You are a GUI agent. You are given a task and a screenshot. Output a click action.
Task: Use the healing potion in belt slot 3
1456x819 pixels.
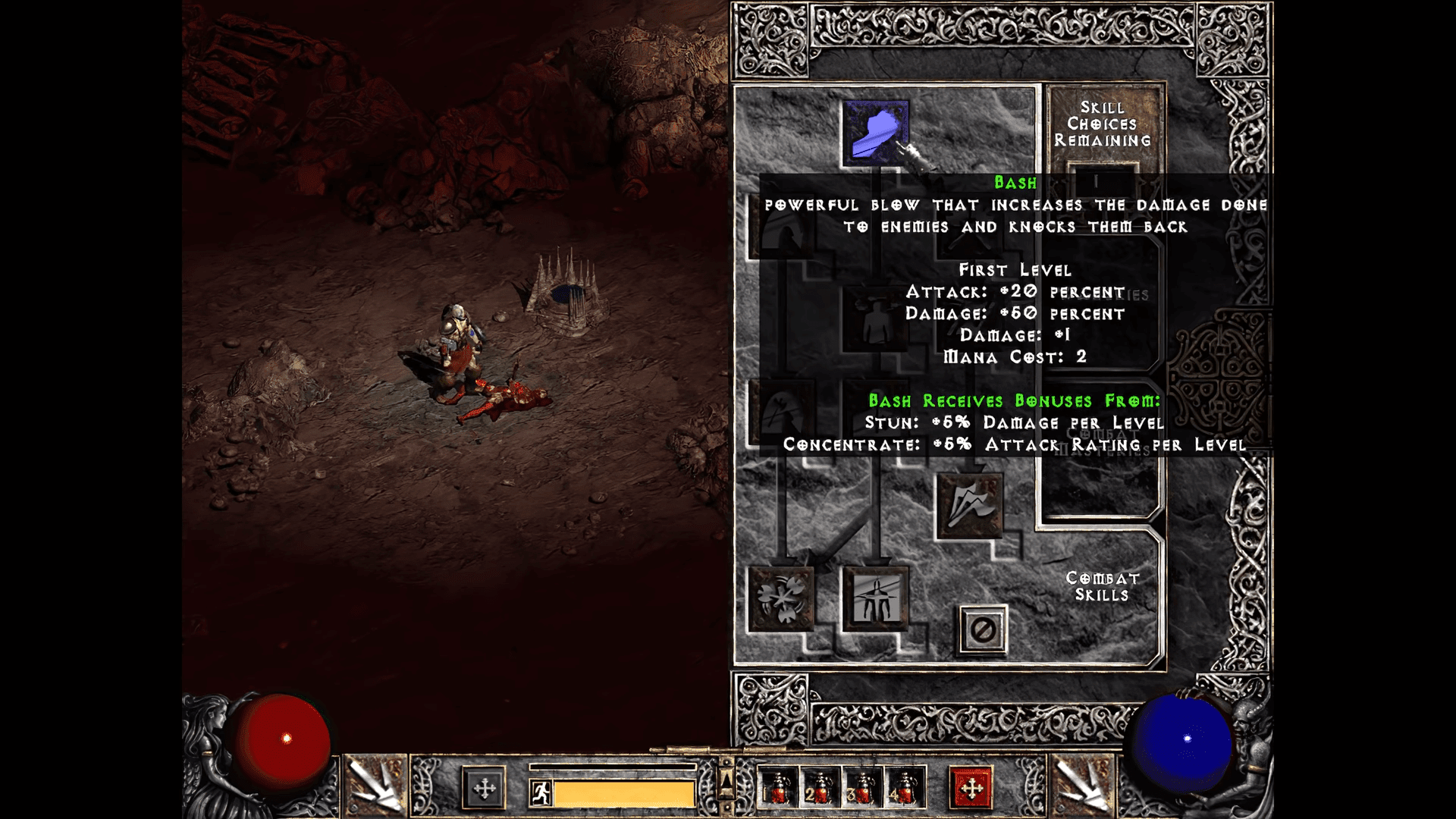click(862, 789)
